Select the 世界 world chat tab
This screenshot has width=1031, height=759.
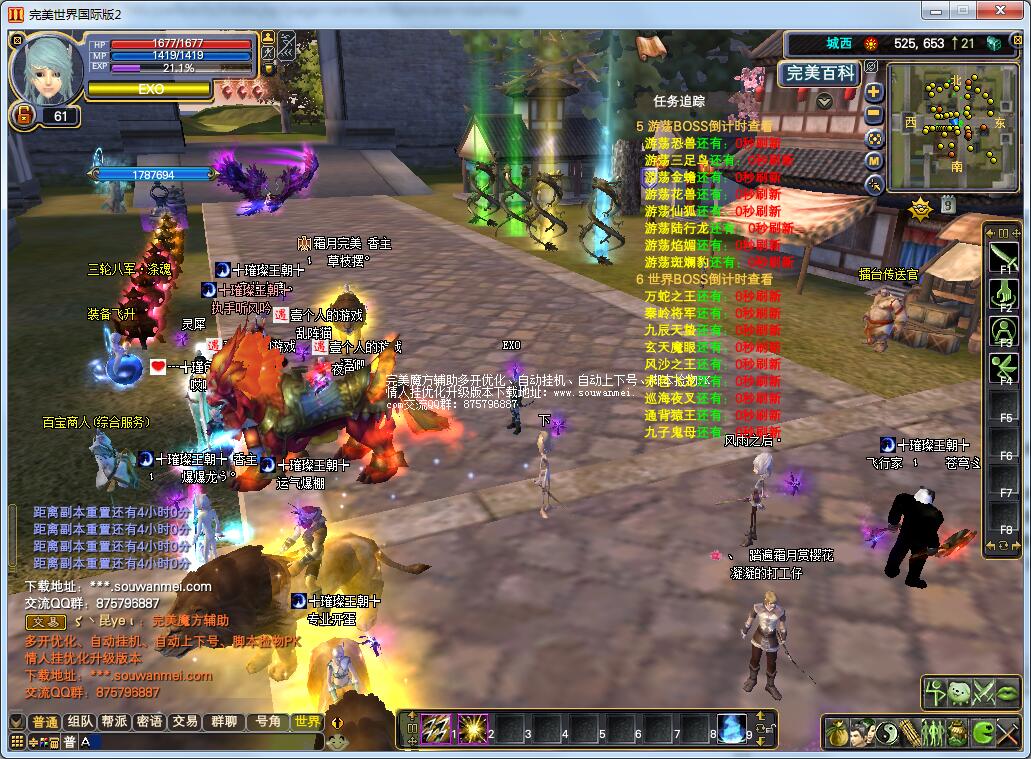point(306,722)
